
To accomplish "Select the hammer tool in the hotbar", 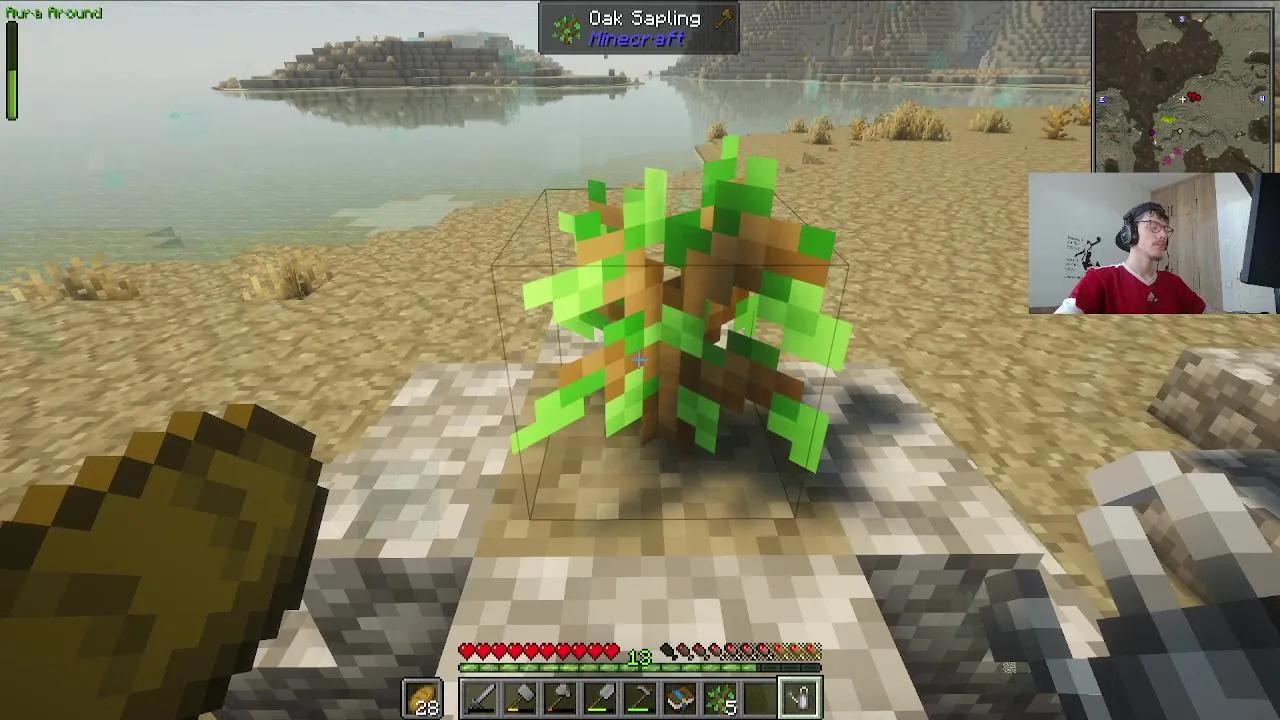I will [x=523, y=697].
